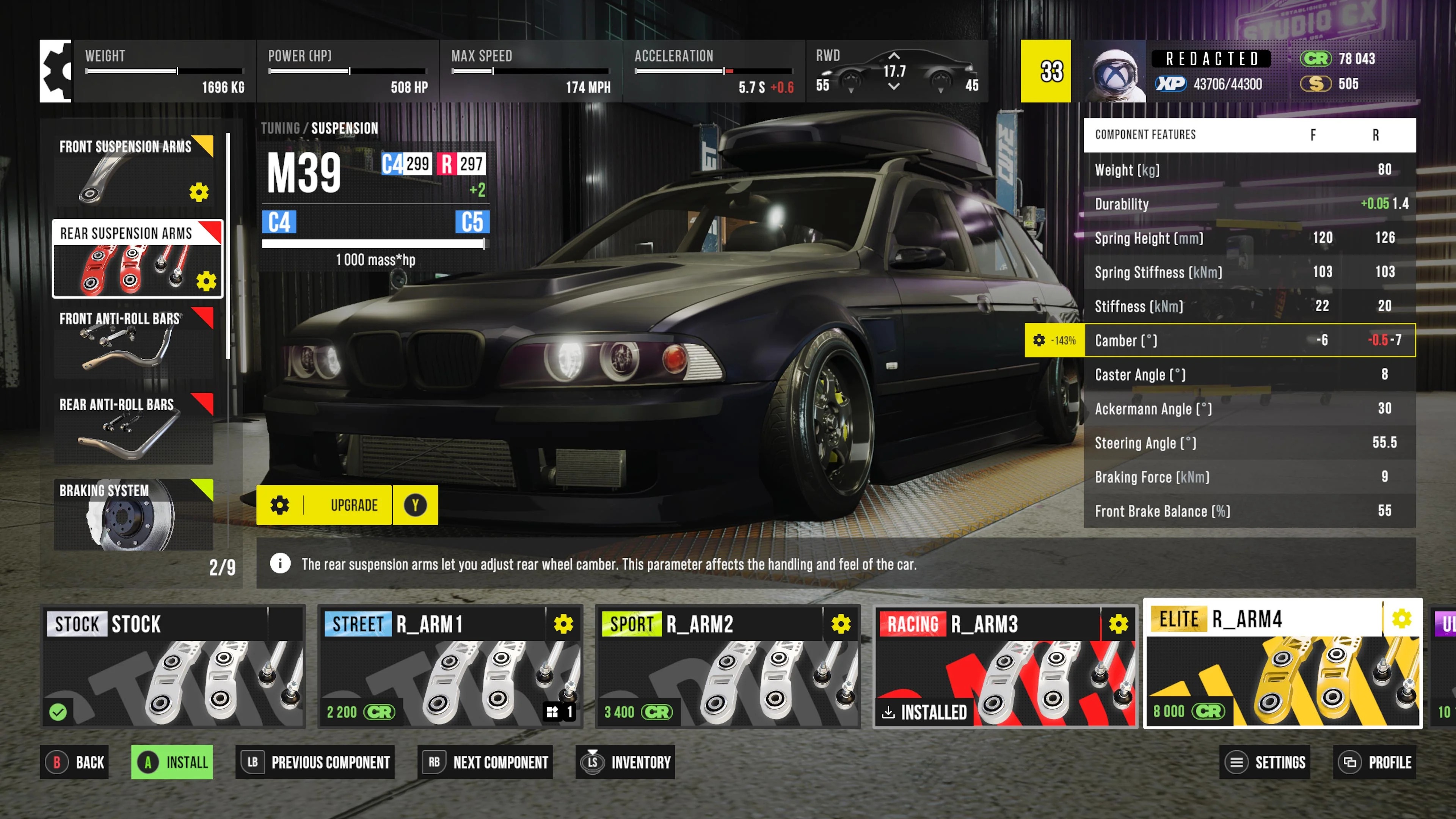The image size is (1456, 819).
Task: Choose the Street R_ARM1 part
Action: pos(450,667)
